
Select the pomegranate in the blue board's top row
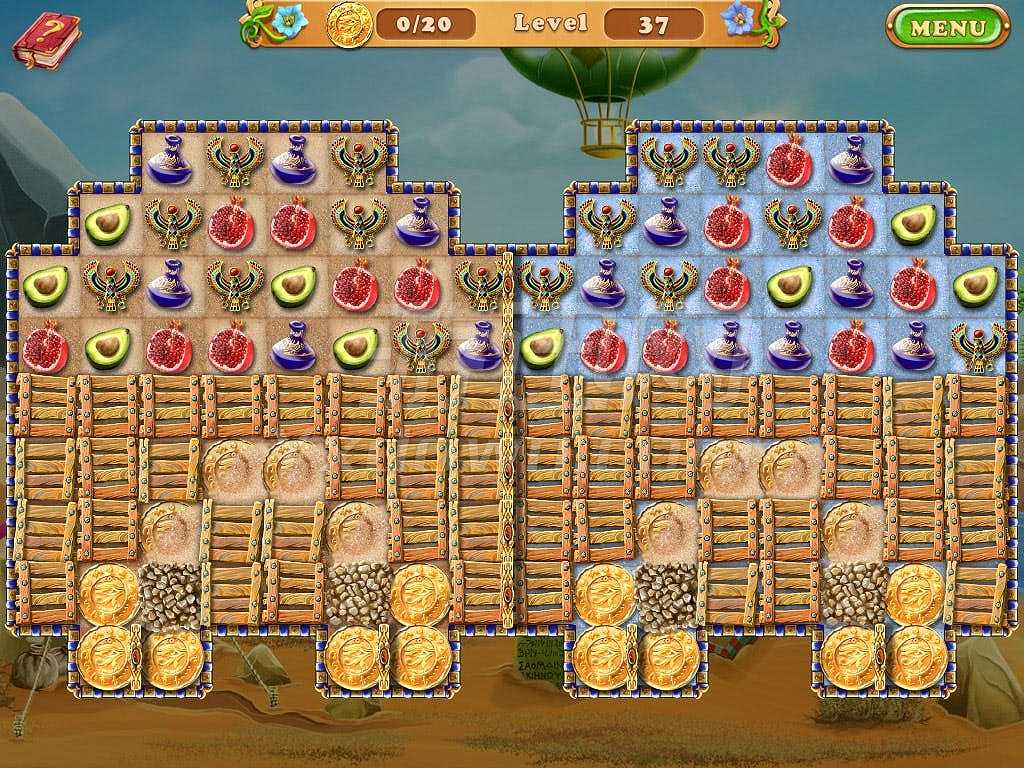[x=789, y=161]
